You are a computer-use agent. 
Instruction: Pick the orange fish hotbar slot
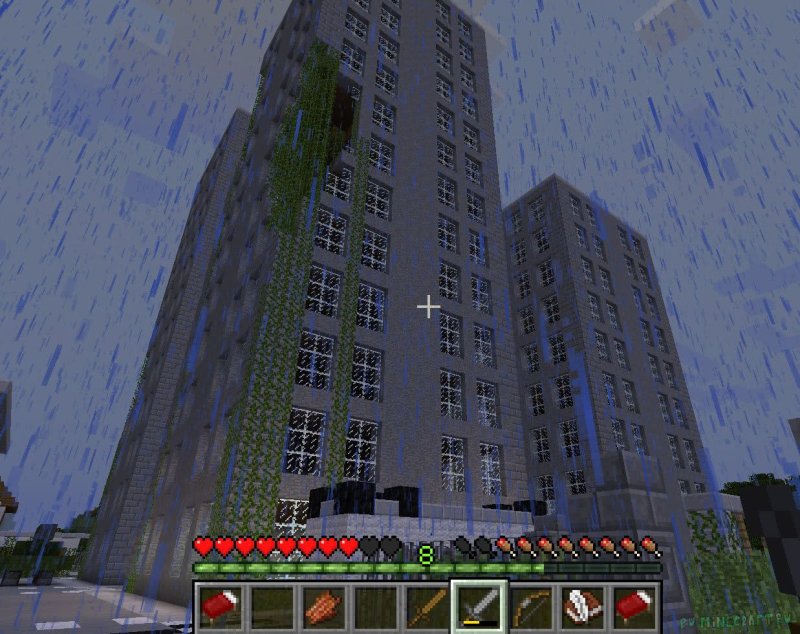[323, 606]
